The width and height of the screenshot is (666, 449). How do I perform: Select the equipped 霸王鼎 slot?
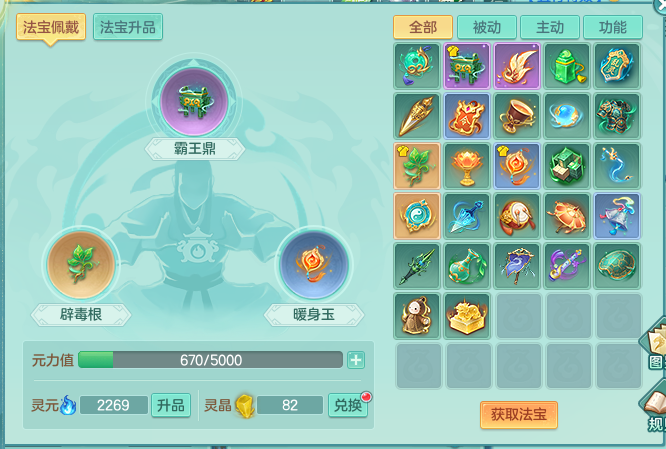pyautogui.click(x=195, y=100)
